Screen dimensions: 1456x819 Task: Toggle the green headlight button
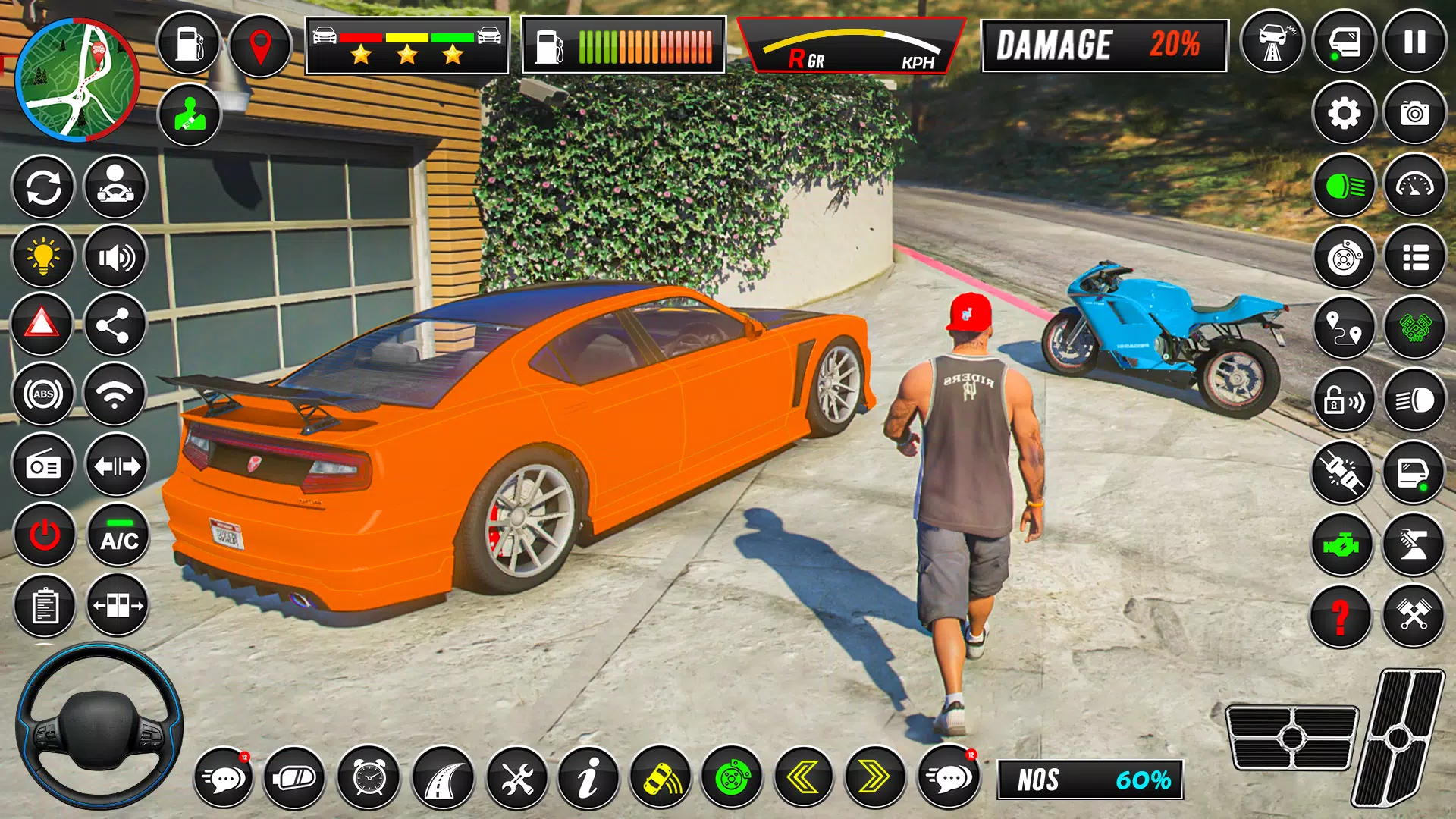pyautogui.click(x=1345, y=186)
